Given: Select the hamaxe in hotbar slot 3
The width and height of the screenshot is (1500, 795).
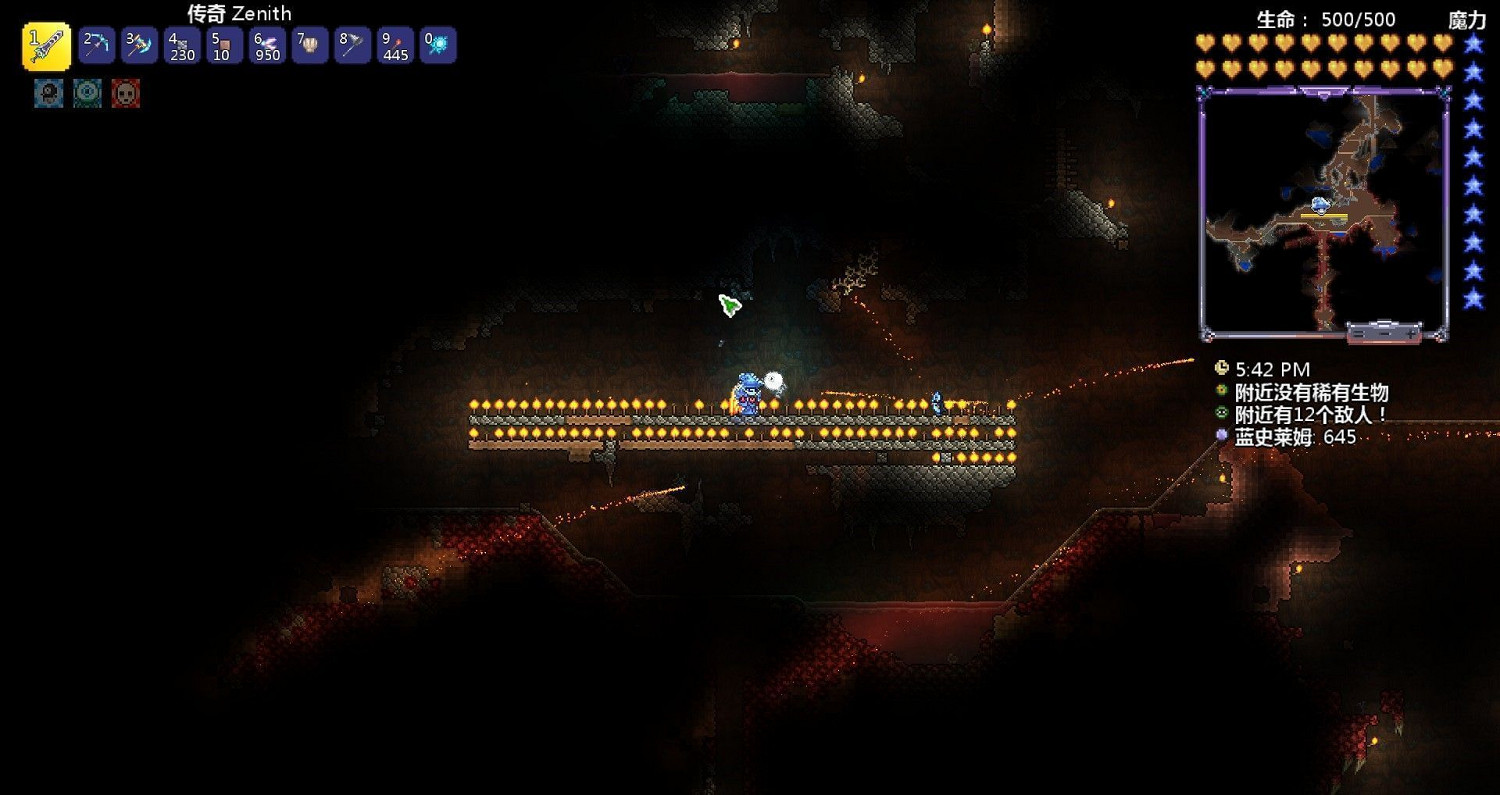Looking at the screenshot, I should 139,44.
